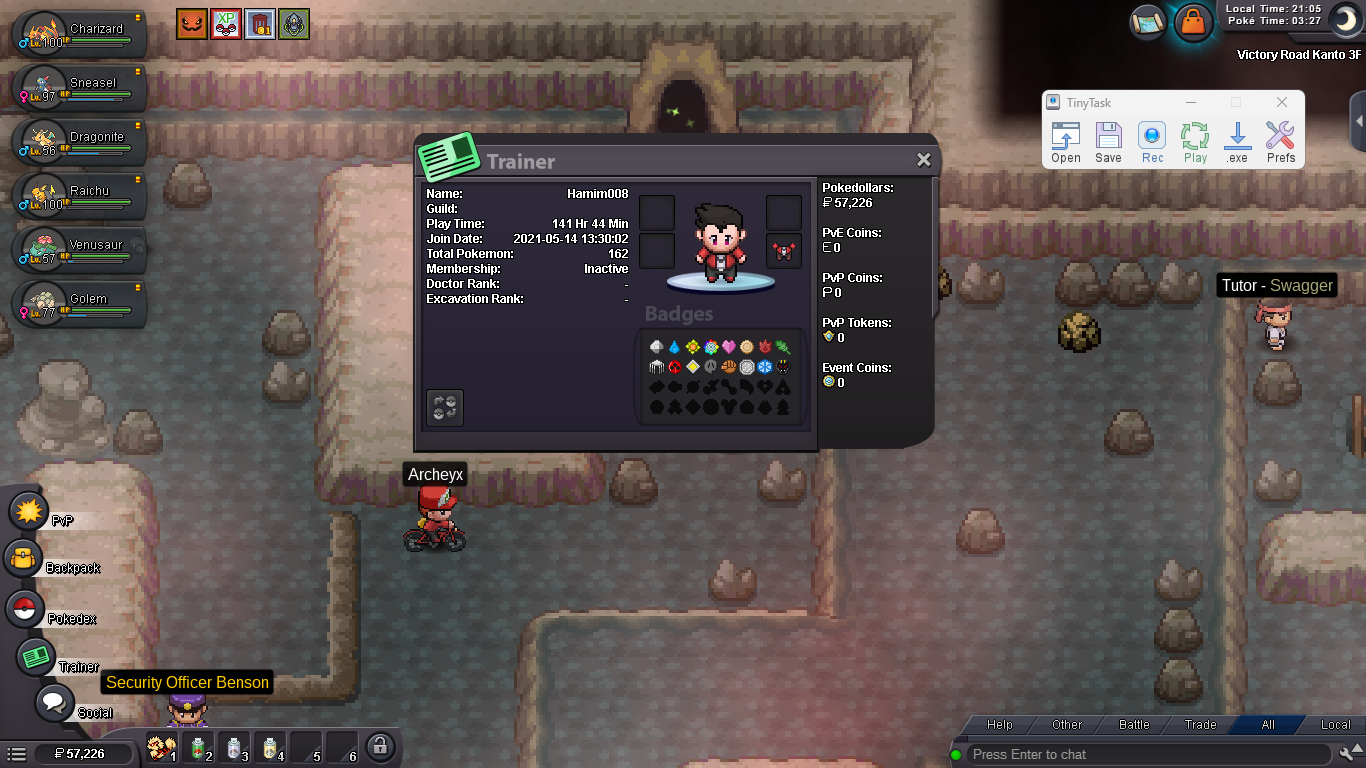Viewport: 1366px width, 768px height.
Task: Select Raichu in the party list
Action: pos(80,196)
